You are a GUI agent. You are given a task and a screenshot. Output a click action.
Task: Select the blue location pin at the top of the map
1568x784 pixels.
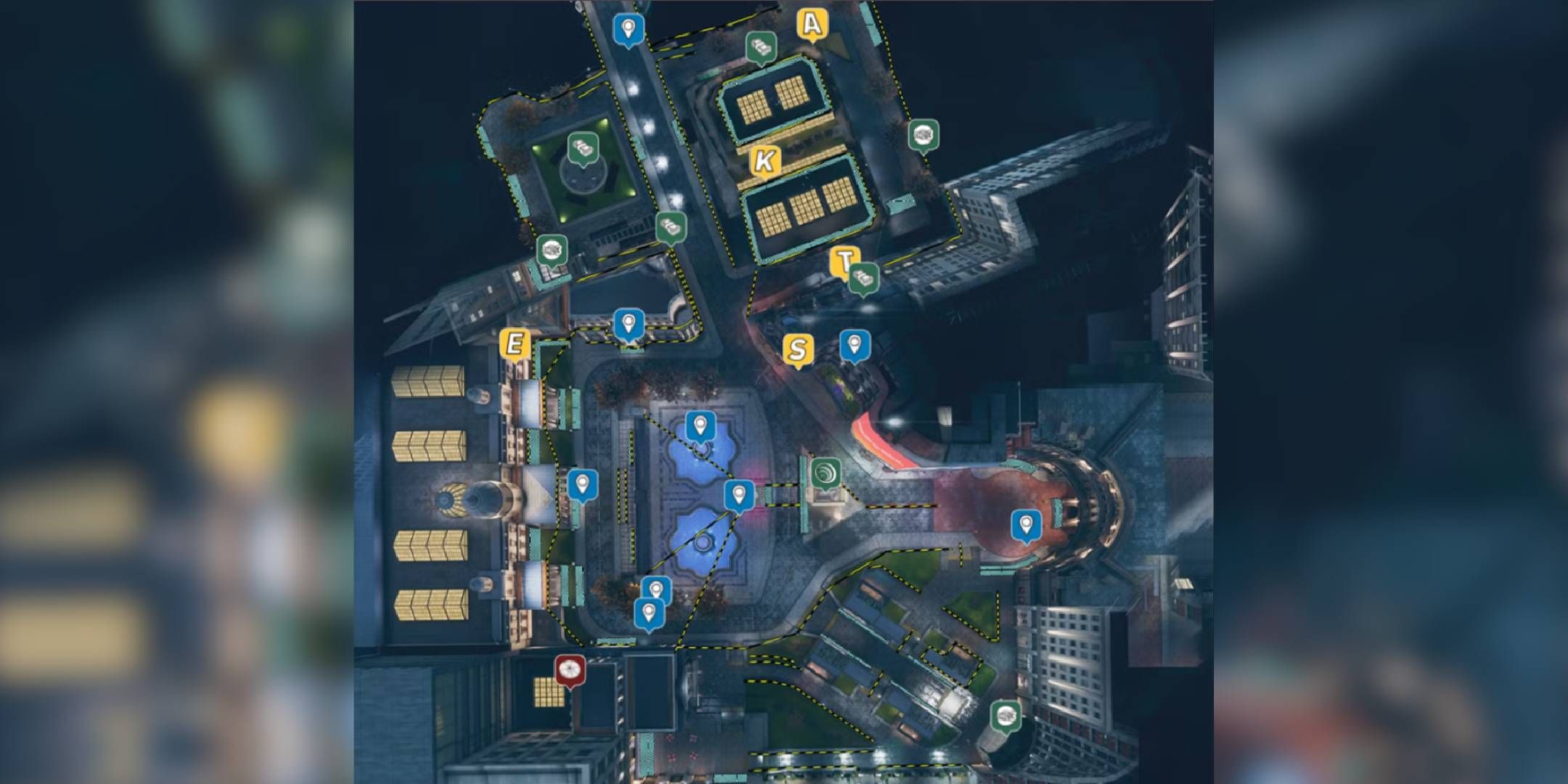pos(628,27)
